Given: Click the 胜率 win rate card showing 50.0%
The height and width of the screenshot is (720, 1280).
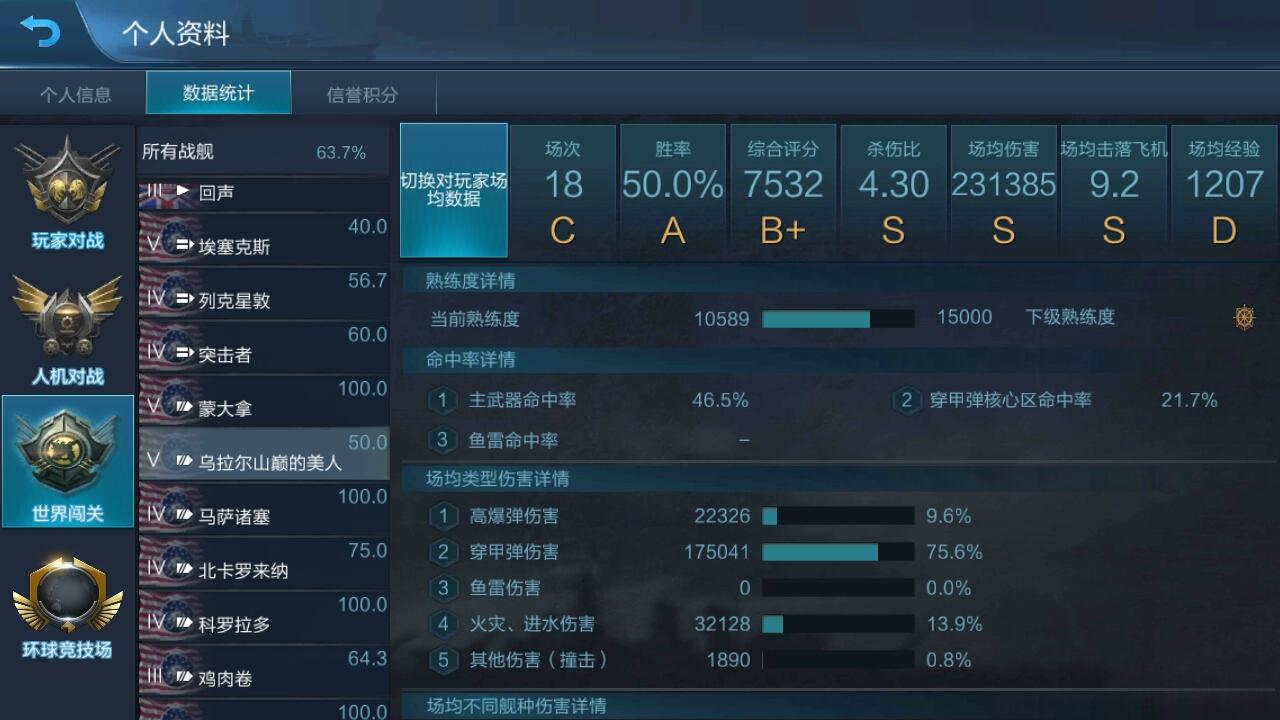Looking at the screenshot, I should [x=673, y=190].
